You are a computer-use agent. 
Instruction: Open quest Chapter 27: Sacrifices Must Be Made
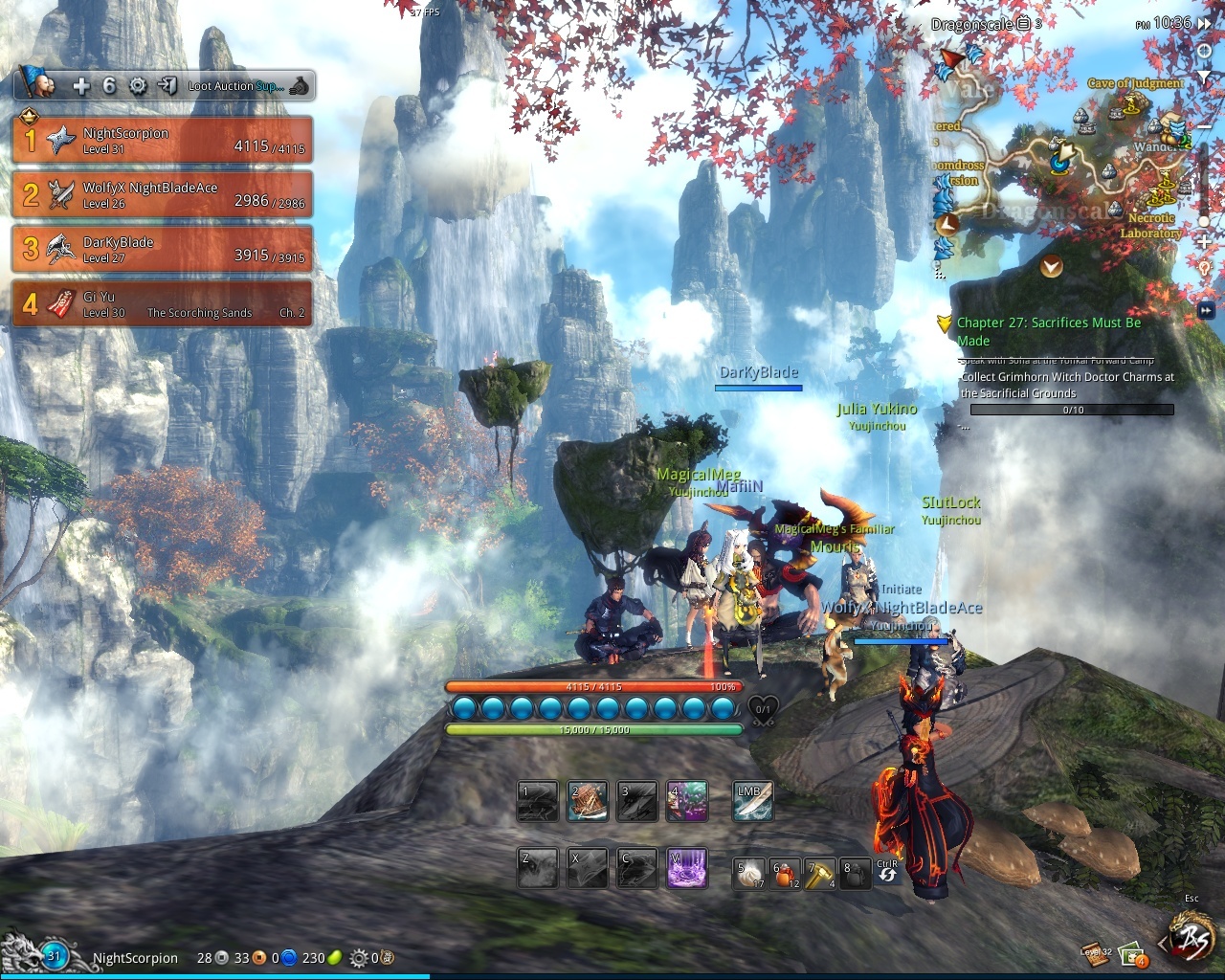pyautogui.click(x=1049, y=331)
